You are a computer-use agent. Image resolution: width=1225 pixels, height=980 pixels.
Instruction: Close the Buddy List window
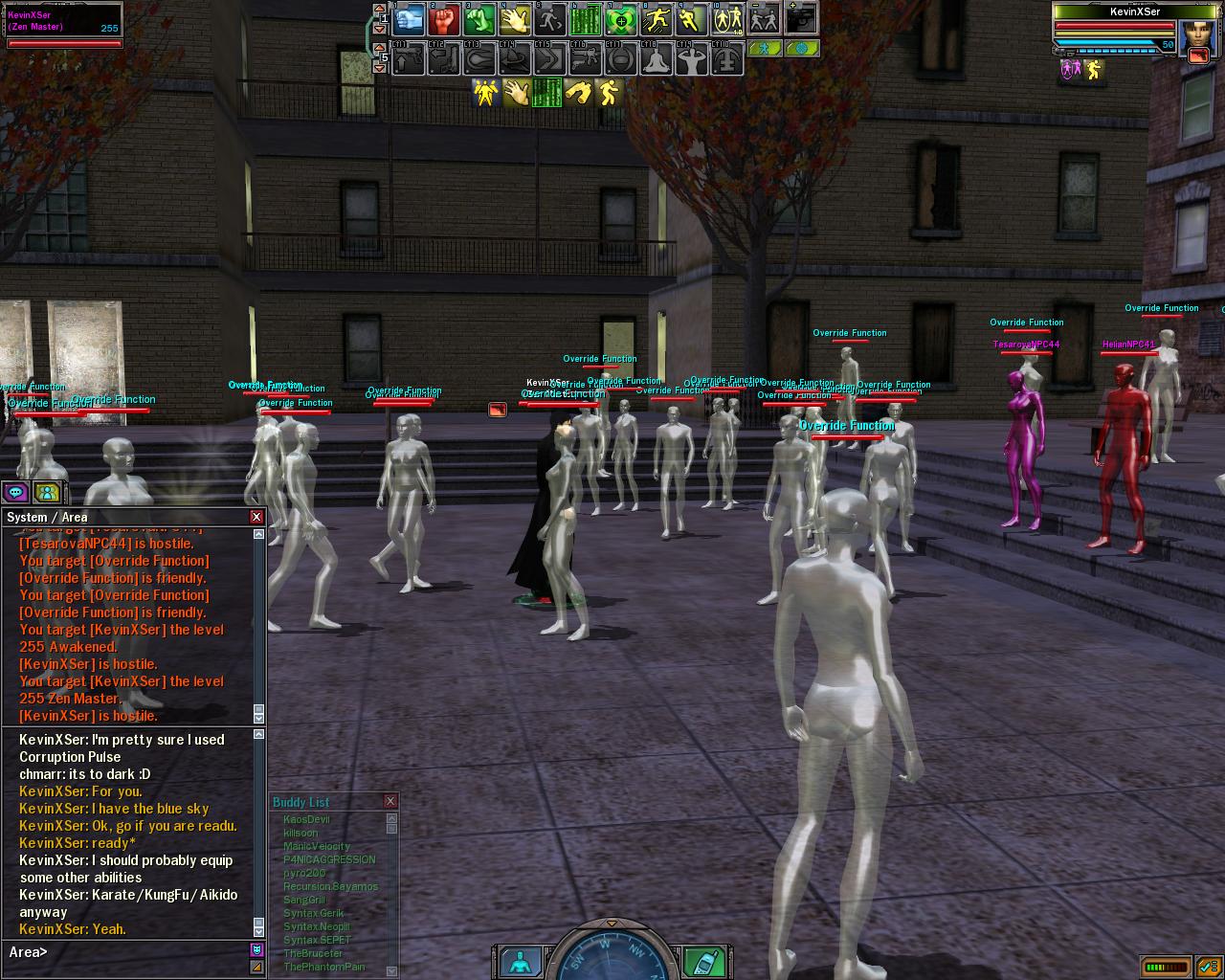click(x=390, y=801)
